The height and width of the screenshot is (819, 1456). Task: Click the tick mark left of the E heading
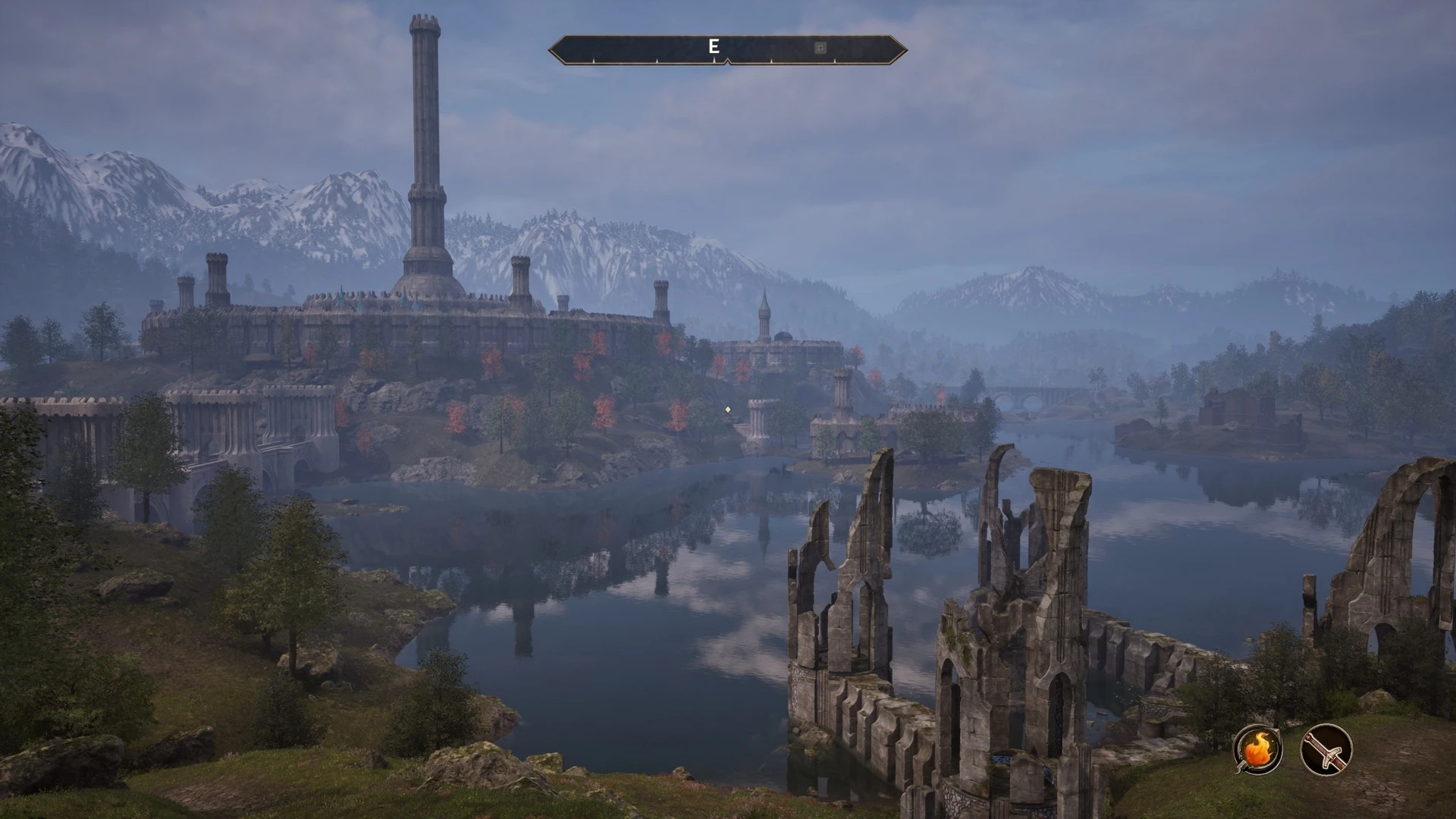tap(656, 60)
